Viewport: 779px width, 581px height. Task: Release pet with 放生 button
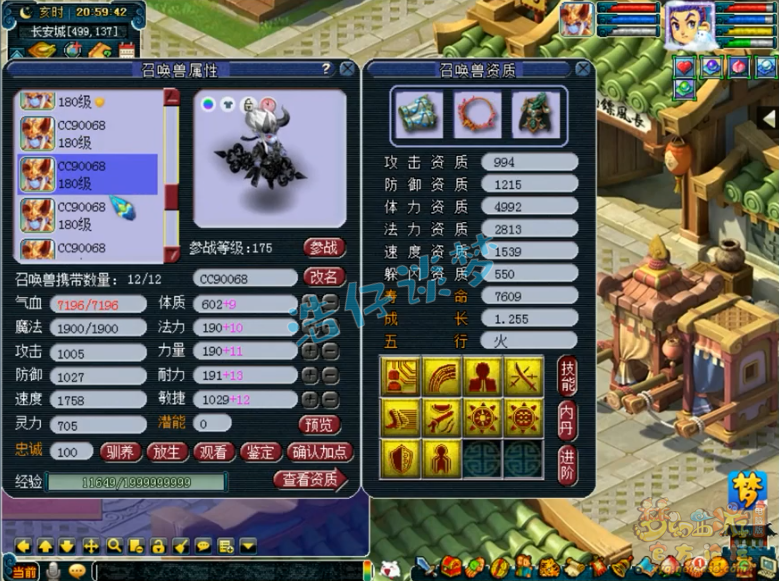click(166, 451)
